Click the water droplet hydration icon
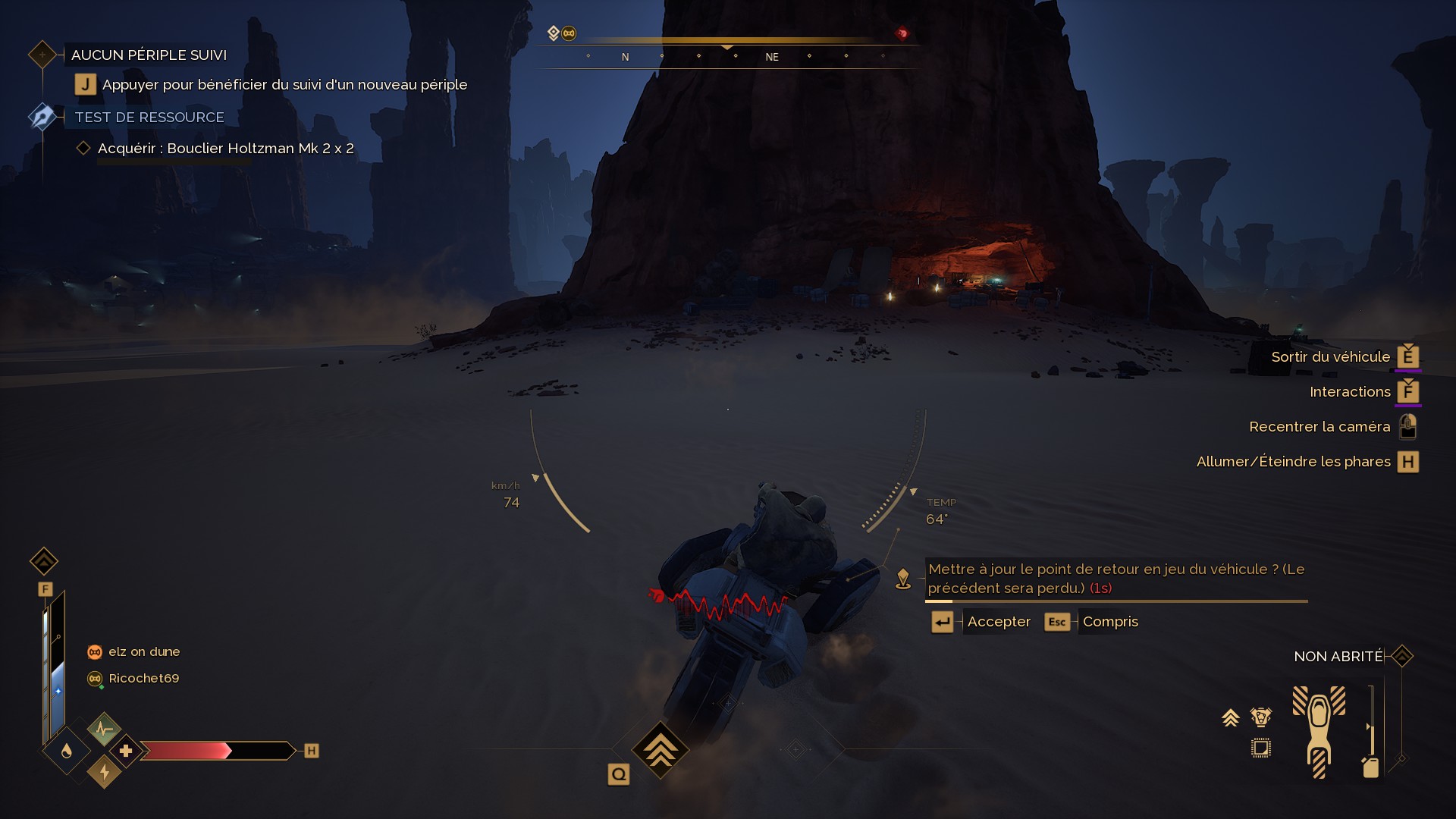This screenshot has width=1456, height=819. pyautogui.click(x=67, y=751)
